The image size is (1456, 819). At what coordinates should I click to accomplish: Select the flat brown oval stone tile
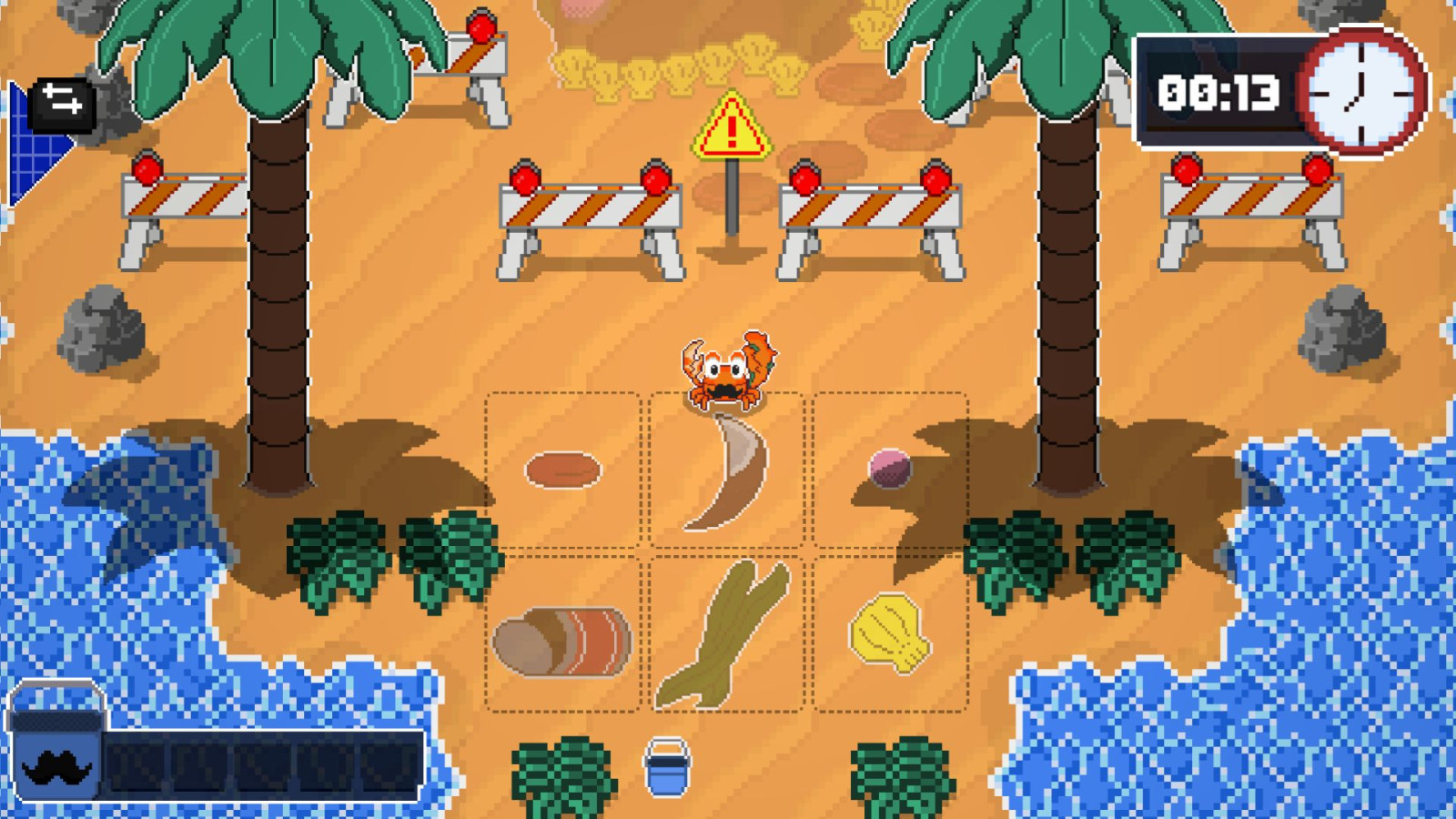(x=562, y=470)
